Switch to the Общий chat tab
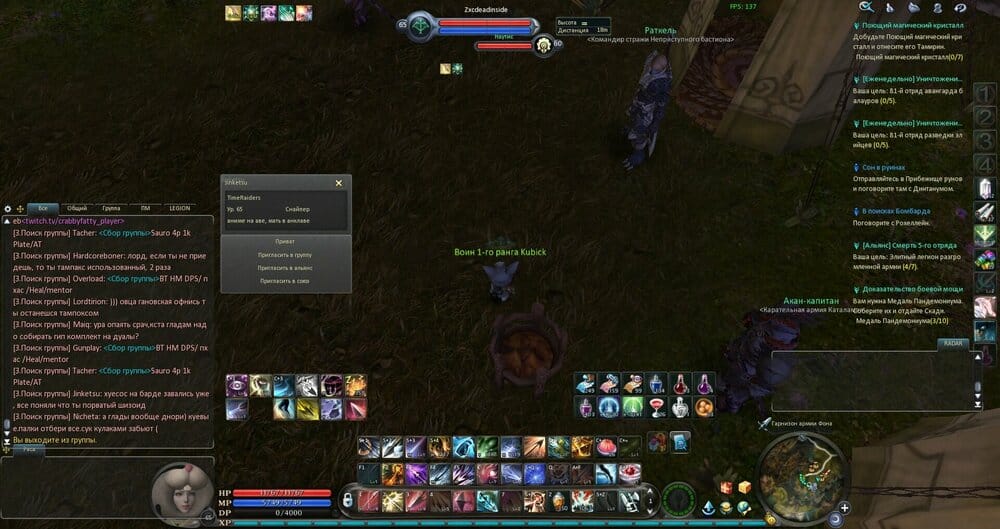Image resolution: width=1000 pixels, height=529 pixels. point(77,208)
